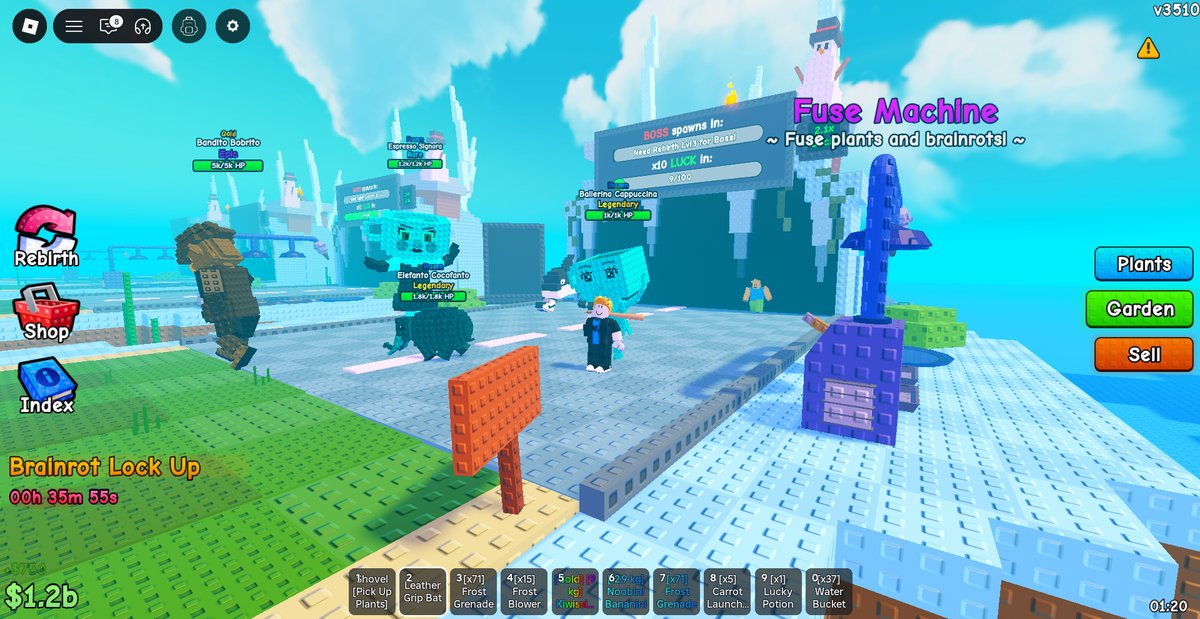Equip the Carrot Launcher
This screenshot has height=619, width=1200.
pos(727,592)
